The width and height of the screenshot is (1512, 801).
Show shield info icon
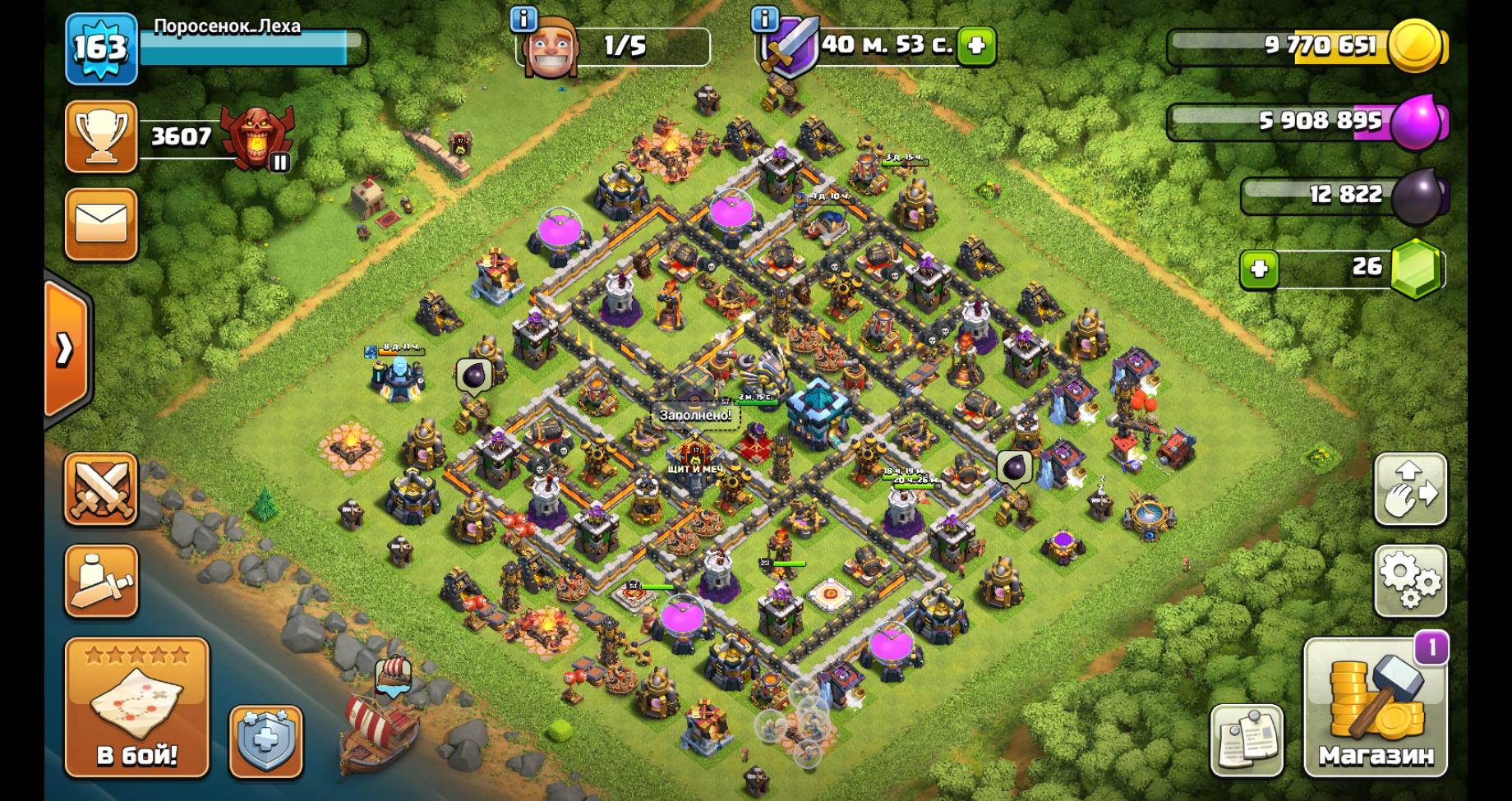pyautogui.click(x=765, y=18)
